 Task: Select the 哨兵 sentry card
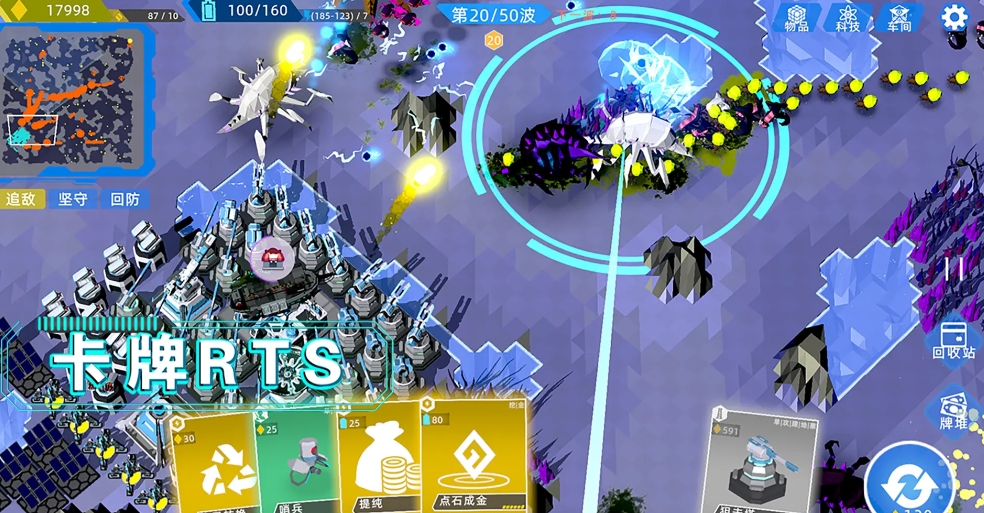coord(296,460)
